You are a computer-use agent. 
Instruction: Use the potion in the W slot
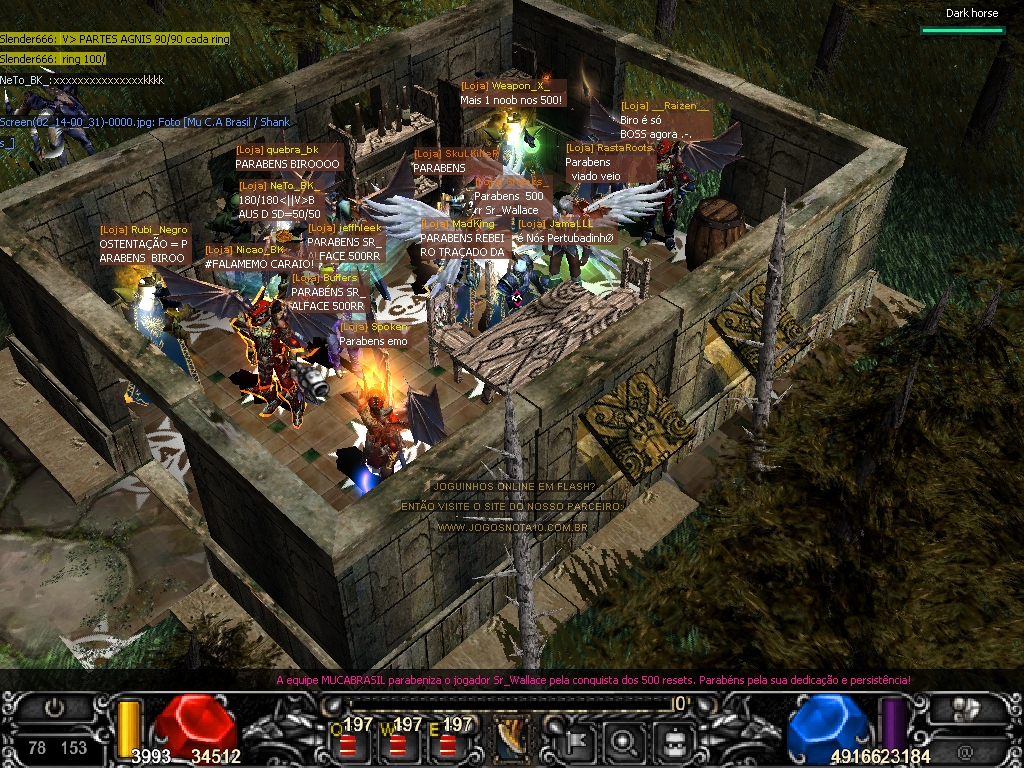pyautogui.click(x=397, y=744)
